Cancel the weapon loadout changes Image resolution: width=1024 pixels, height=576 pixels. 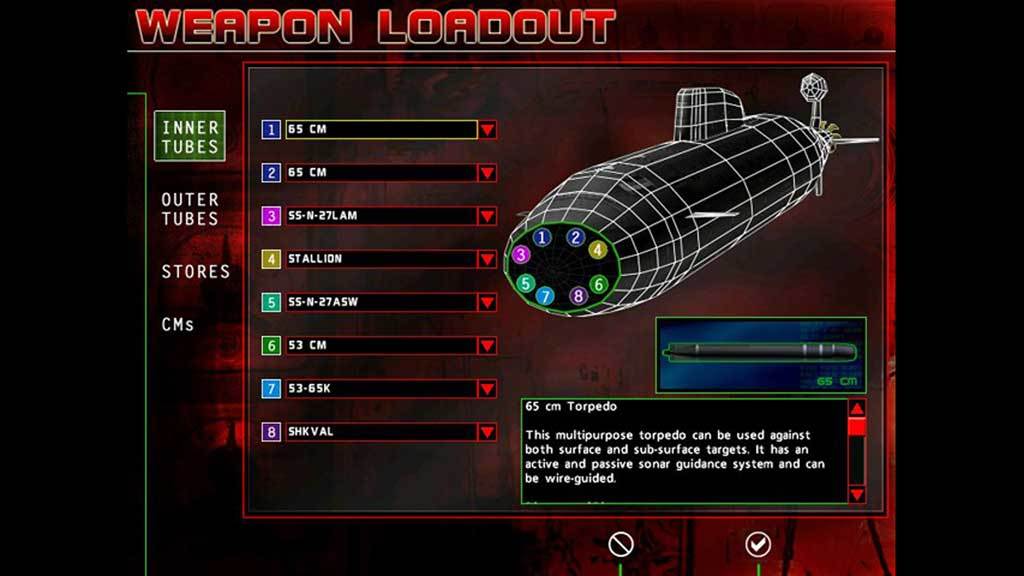pyautogui.click(x=622, y=544)
